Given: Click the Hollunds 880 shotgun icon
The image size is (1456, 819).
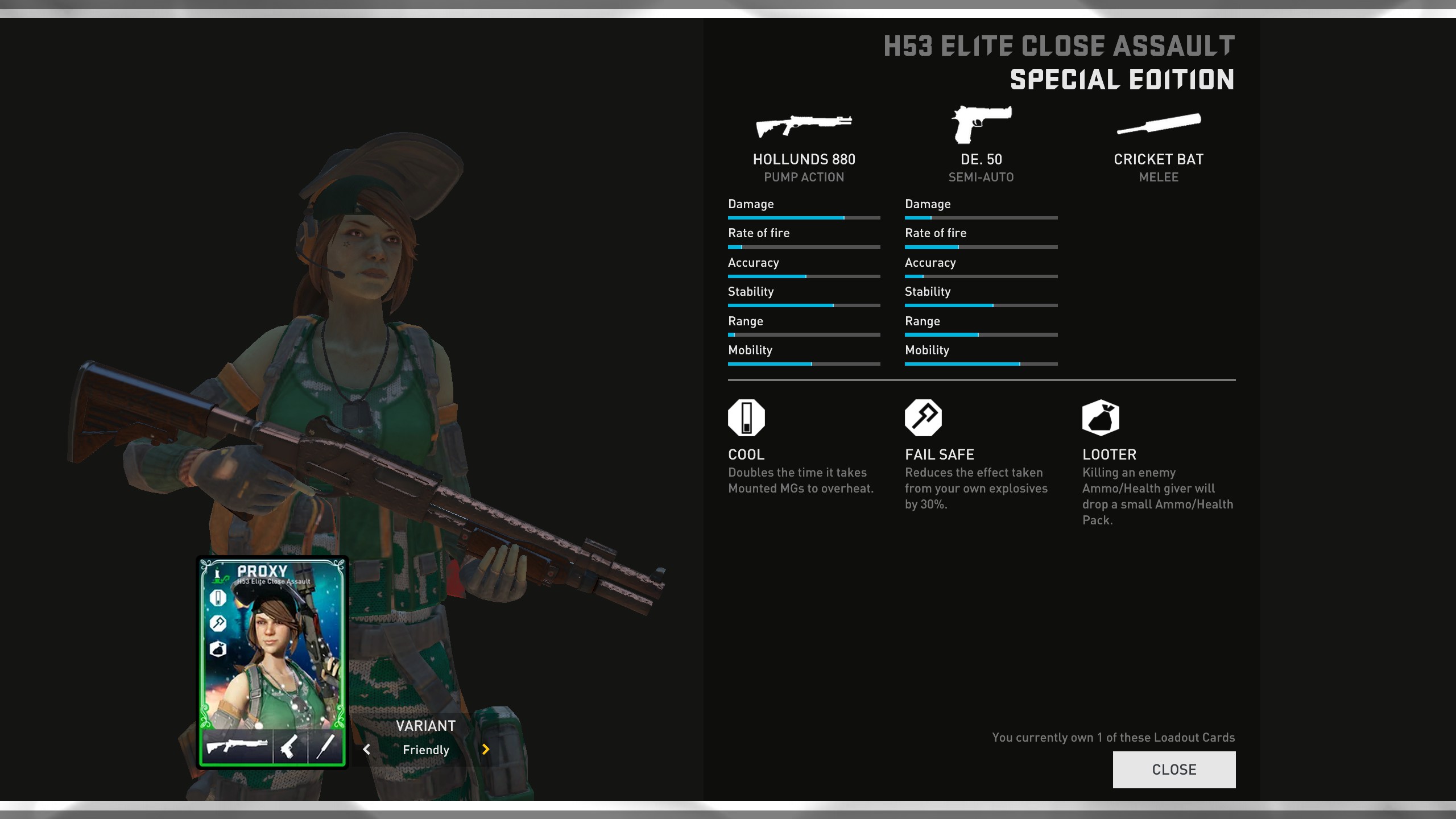Looking at the screenshot, I should pyautogui.click(x=804, y=125).
